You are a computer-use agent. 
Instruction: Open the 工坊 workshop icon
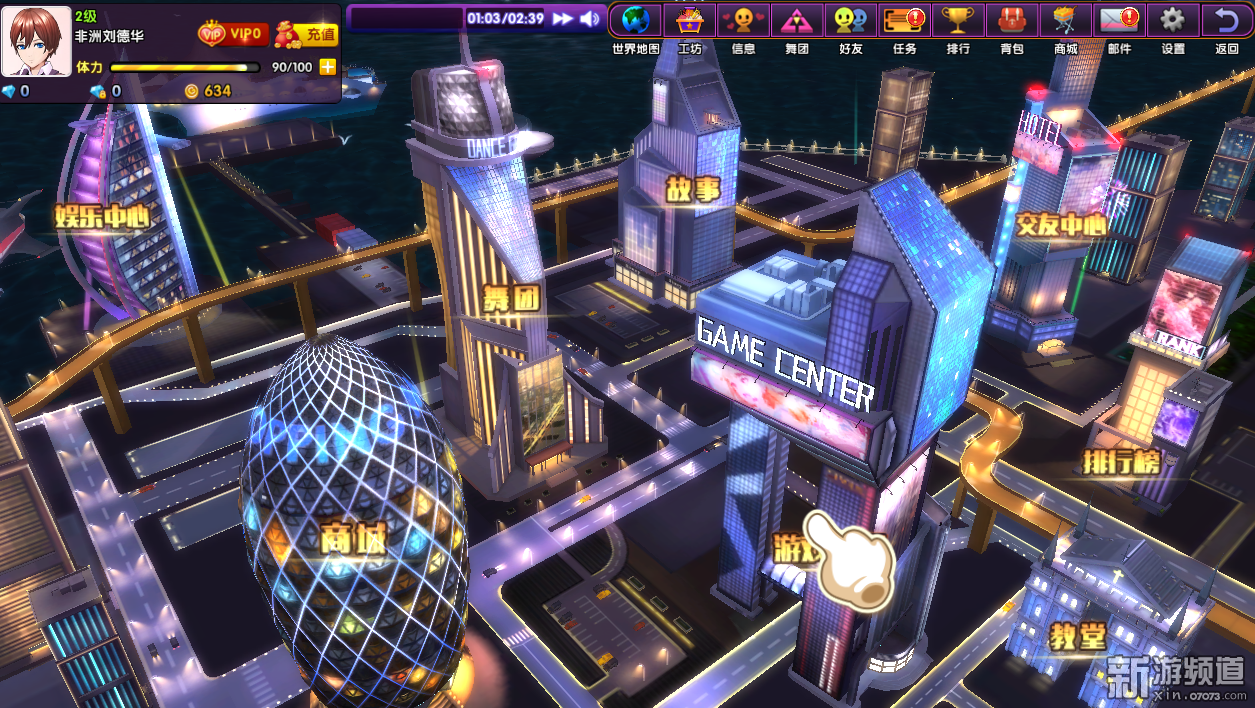(x=690, y=20)
